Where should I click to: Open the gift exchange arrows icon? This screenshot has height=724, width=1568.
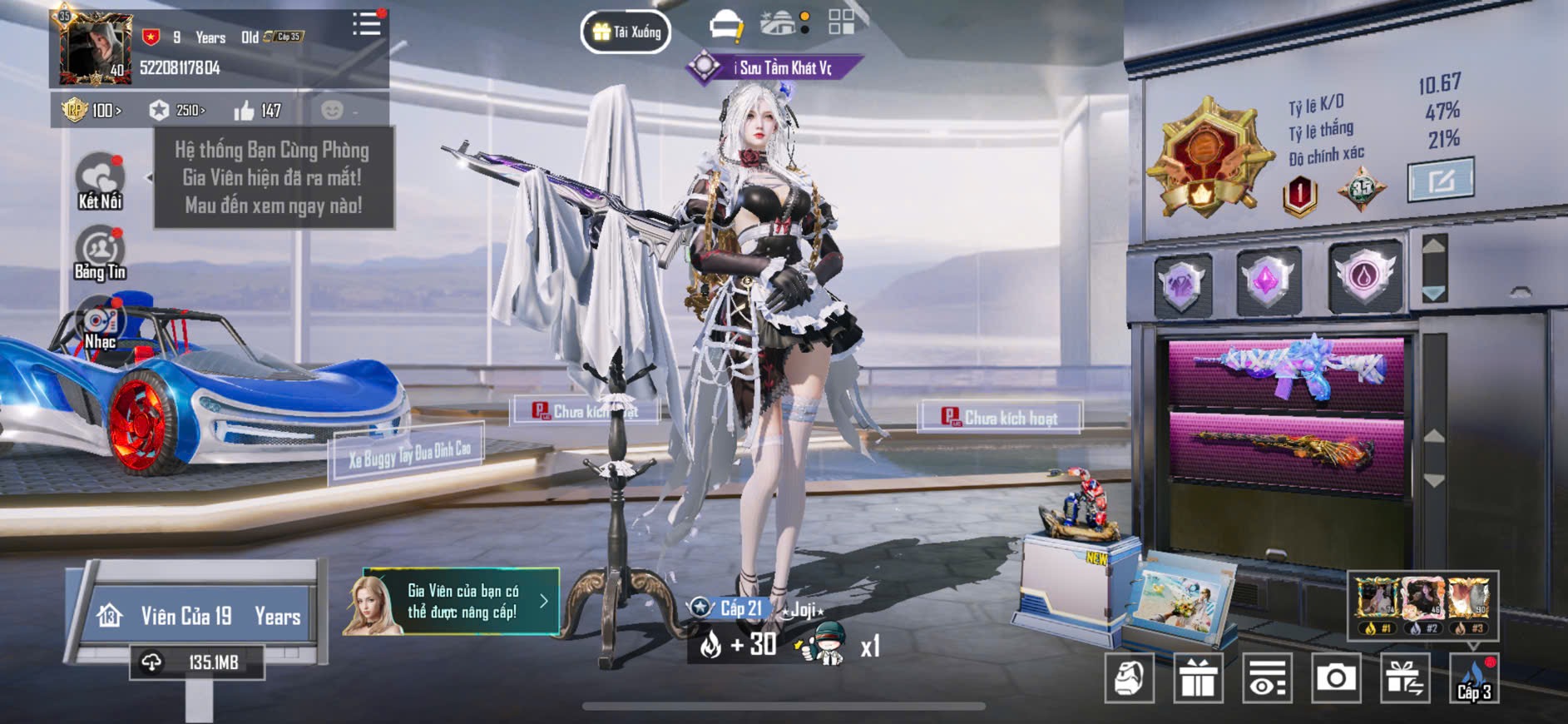[x=1405, y=678]
